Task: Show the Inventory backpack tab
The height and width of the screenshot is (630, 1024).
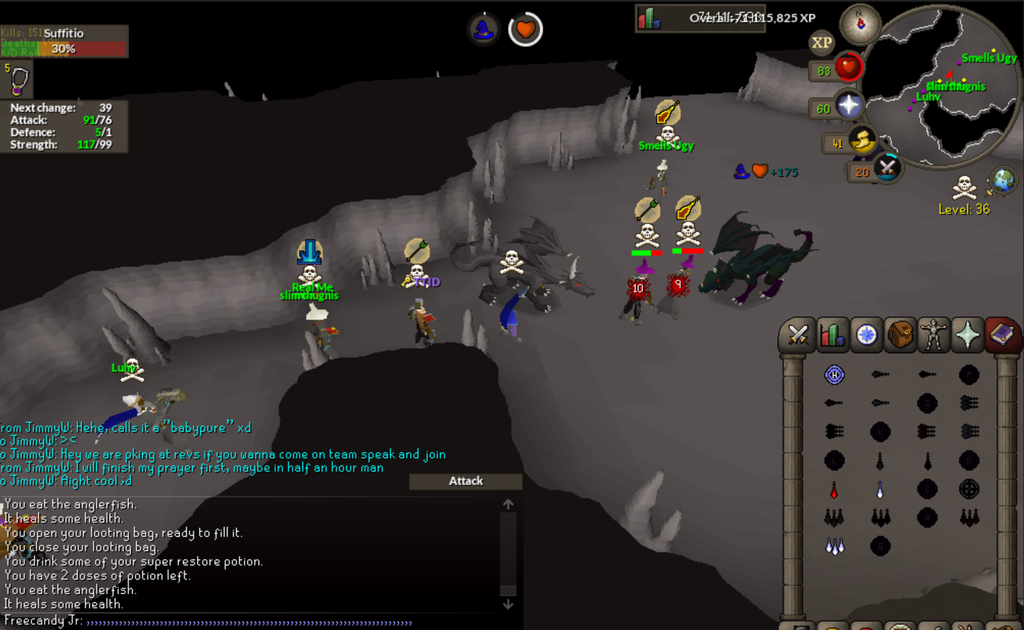Action: point(900,335)
